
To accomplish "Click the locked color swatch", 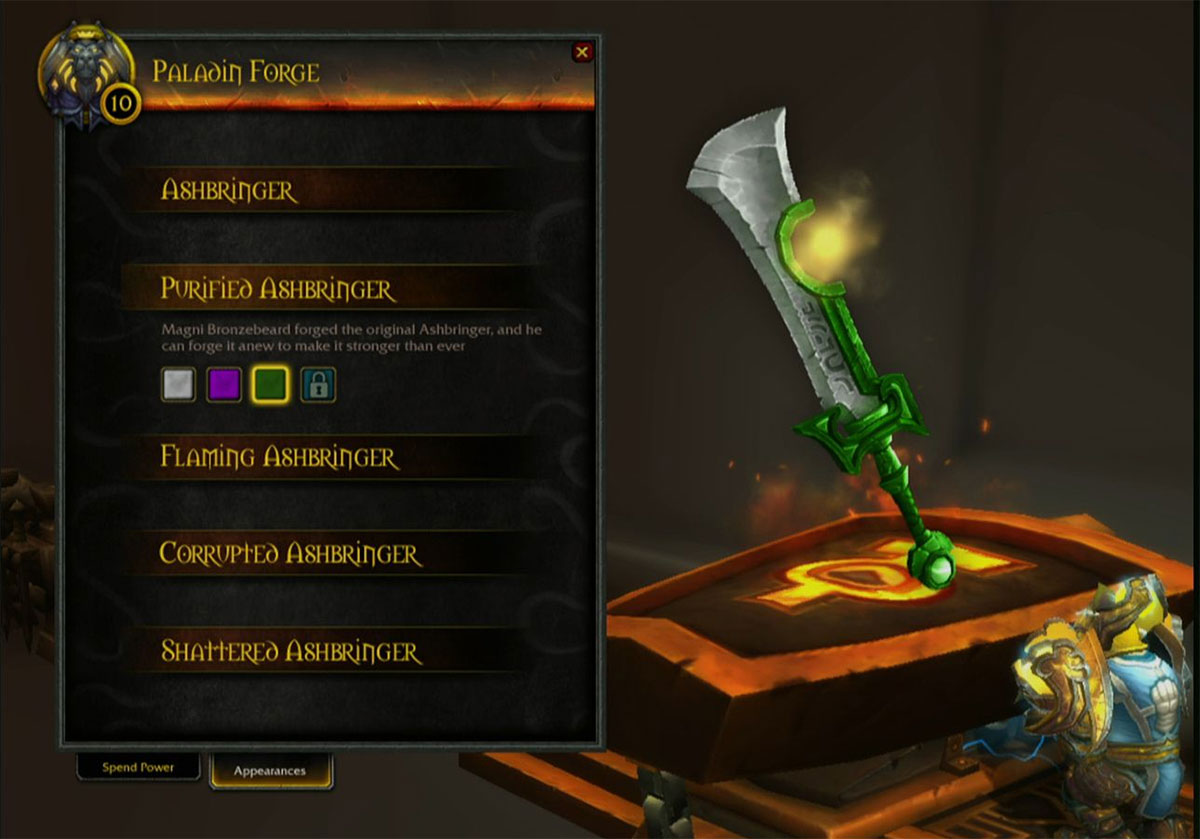I will [318, 385].
